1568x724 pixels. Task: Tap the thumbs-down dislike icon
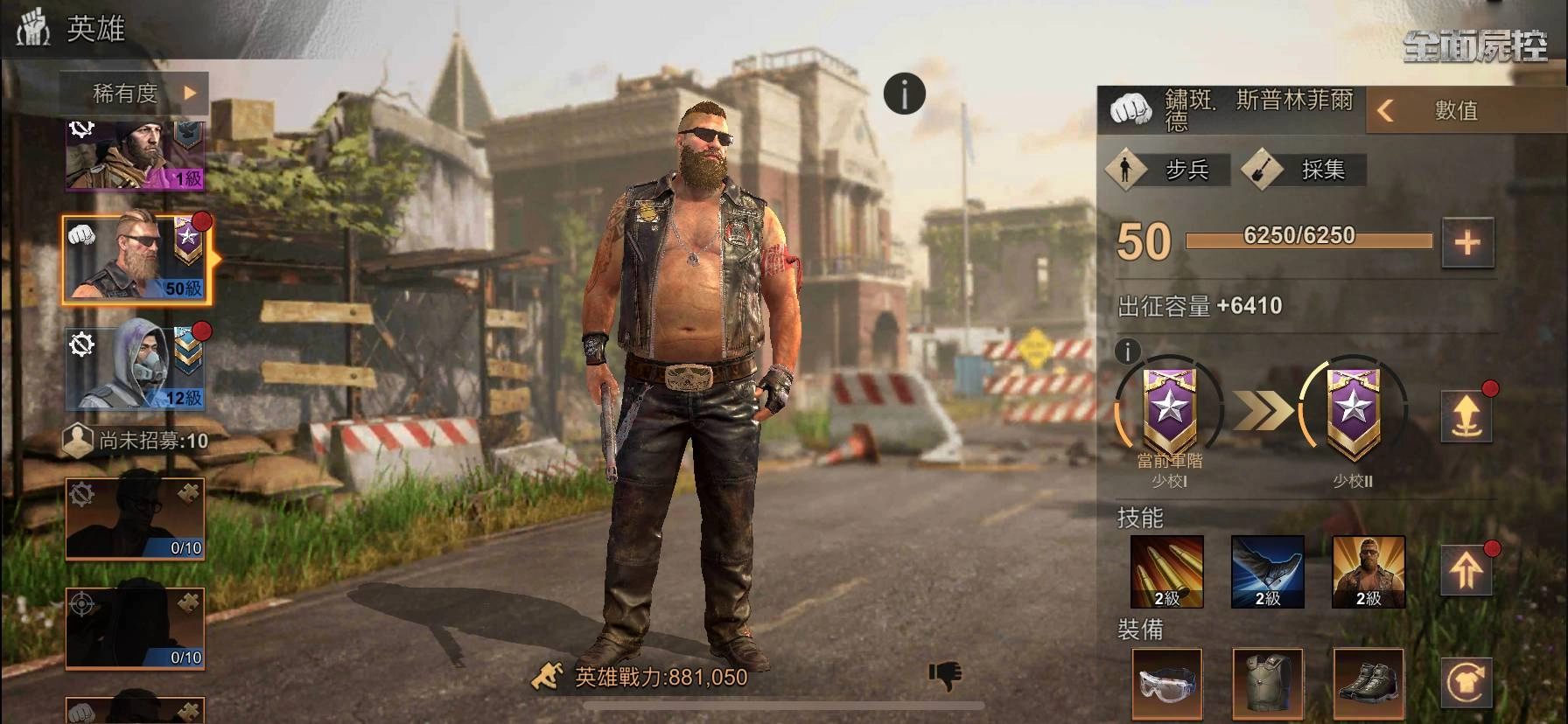point(945,674)
